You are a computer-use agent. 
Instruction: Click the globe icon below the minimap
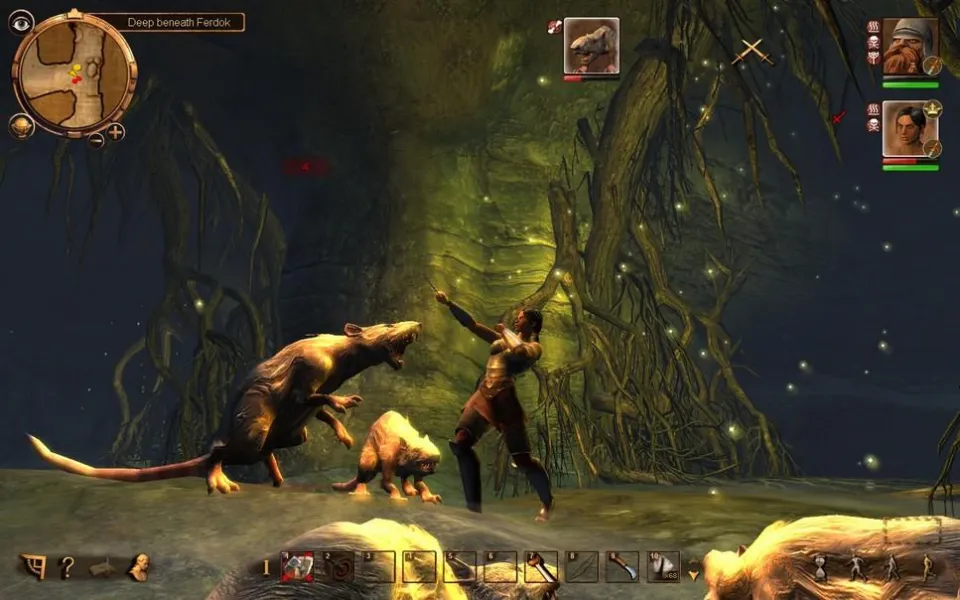point(21,126)
